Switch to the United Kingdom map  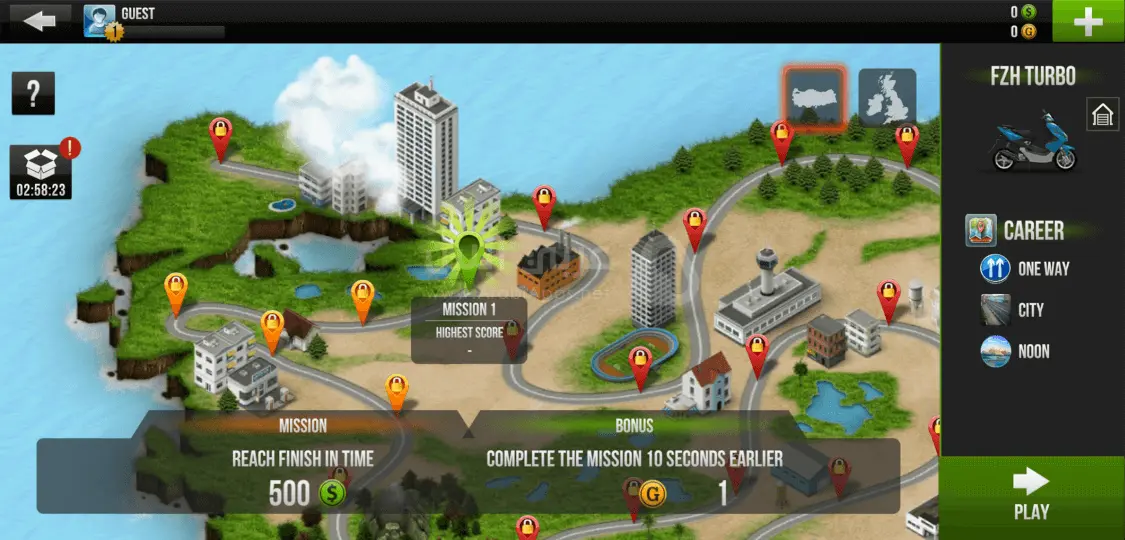[887, 97]
